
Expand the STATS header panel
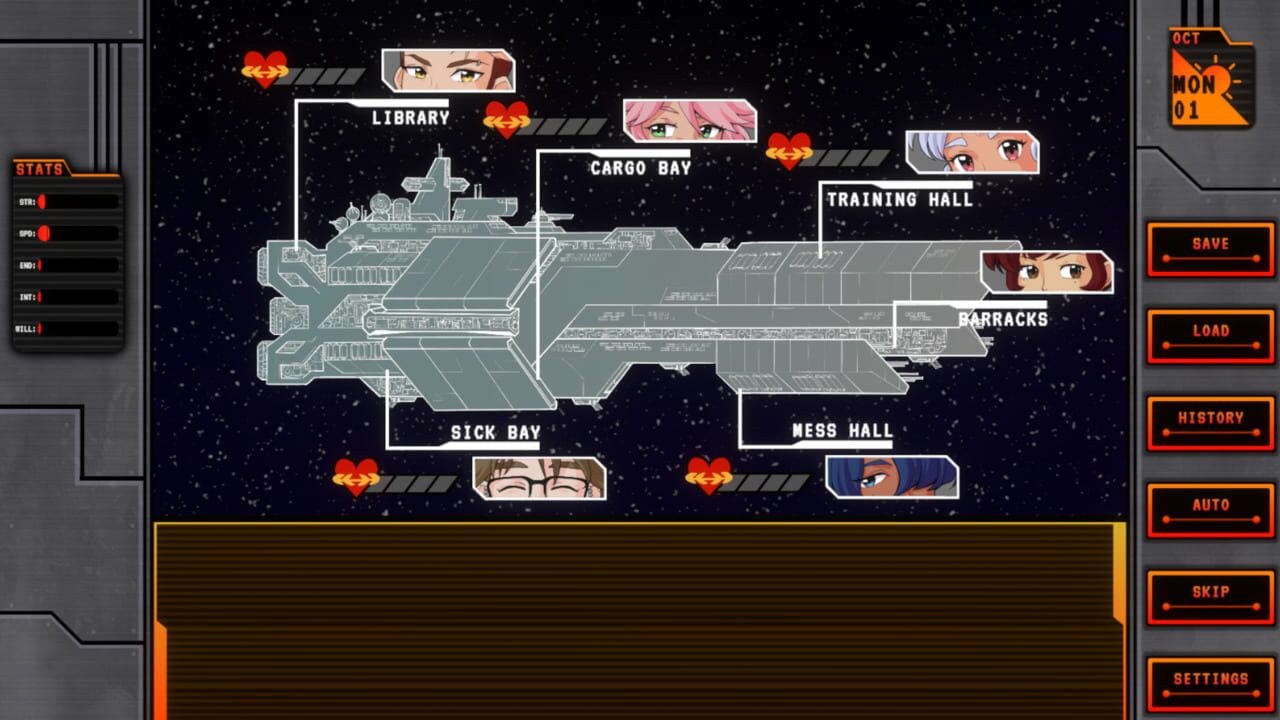pos(40,169)
